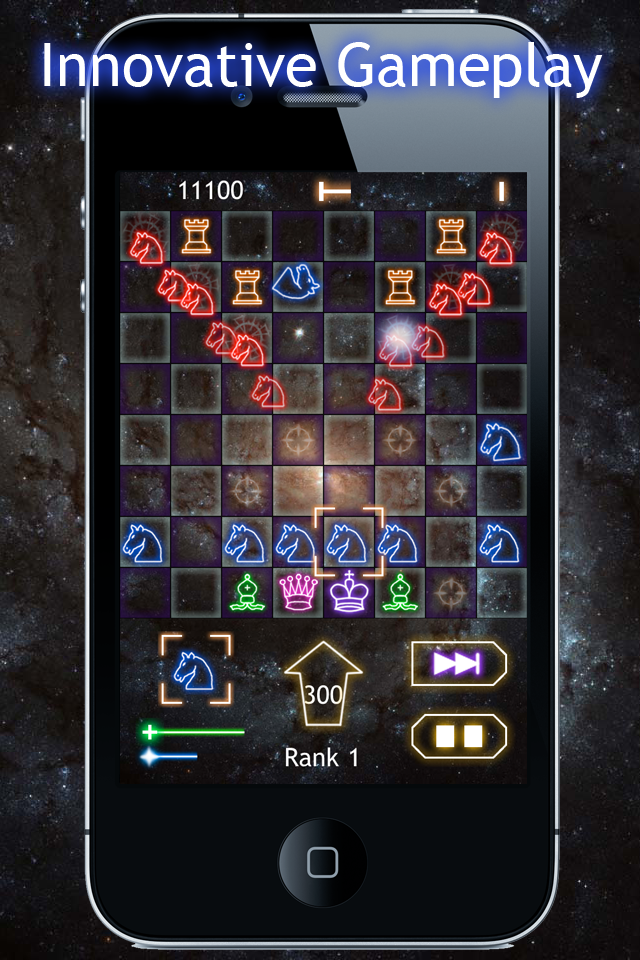The image size is (640, 960).
Task: Tap the purple fast-forward button
Action: [x=459, y=664]
